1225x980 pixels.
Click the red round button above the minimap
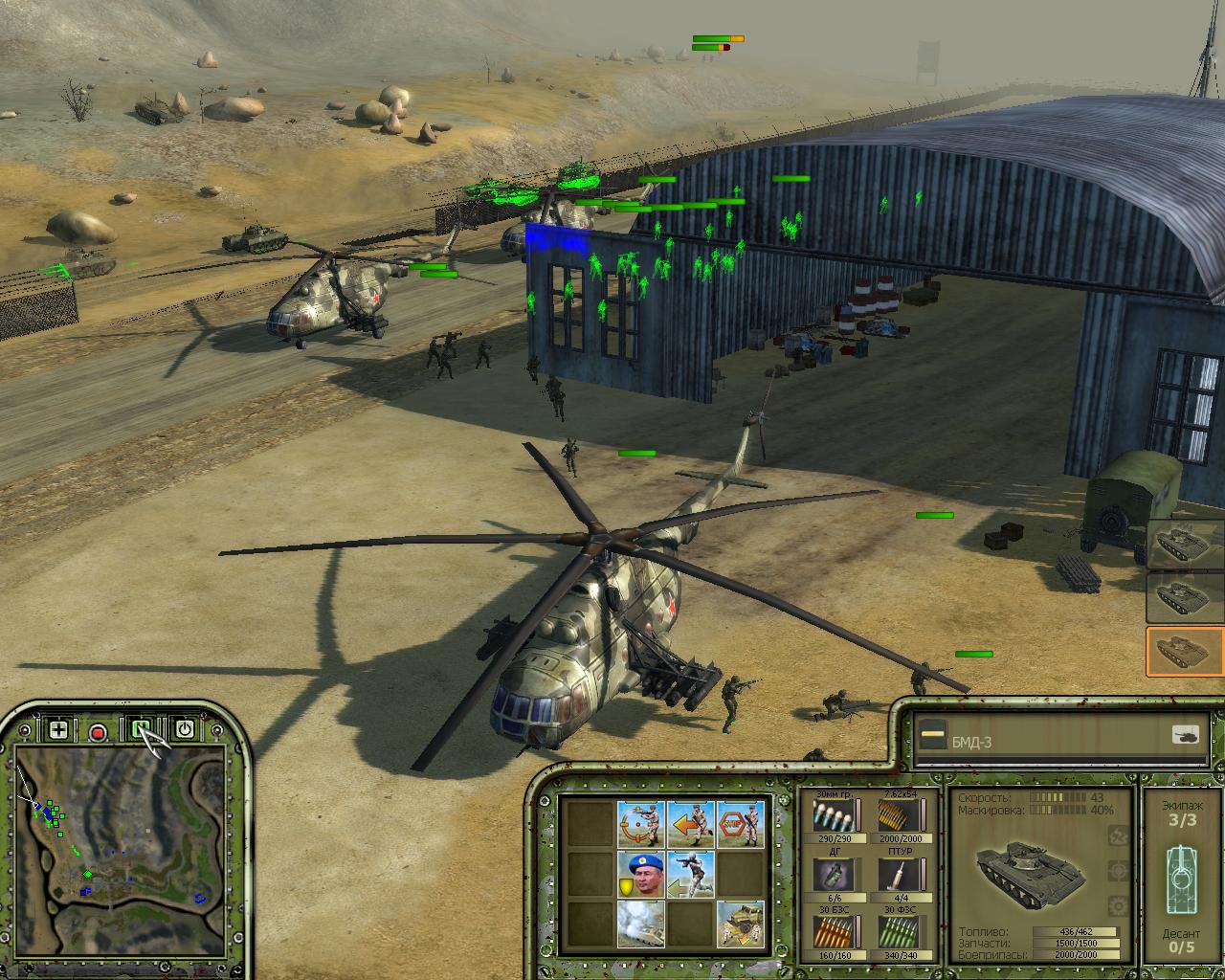click(x=98, y=732)
